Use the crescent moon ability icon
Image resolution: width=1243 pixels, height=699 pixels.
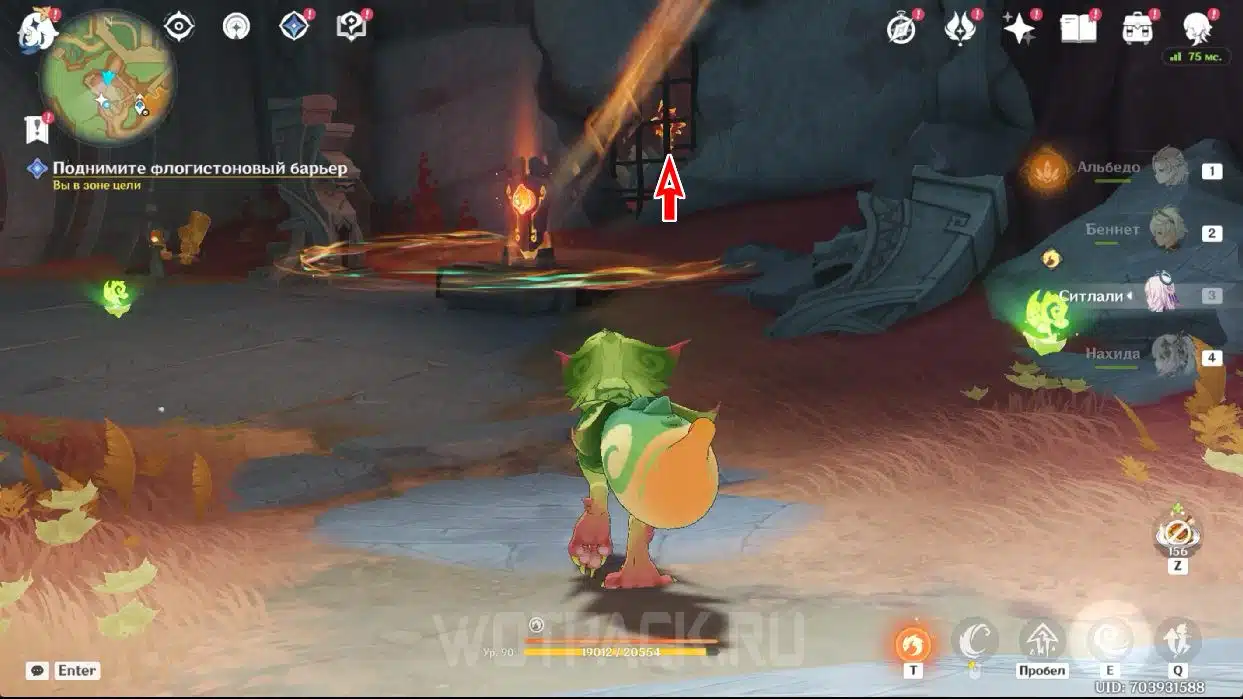974,640
